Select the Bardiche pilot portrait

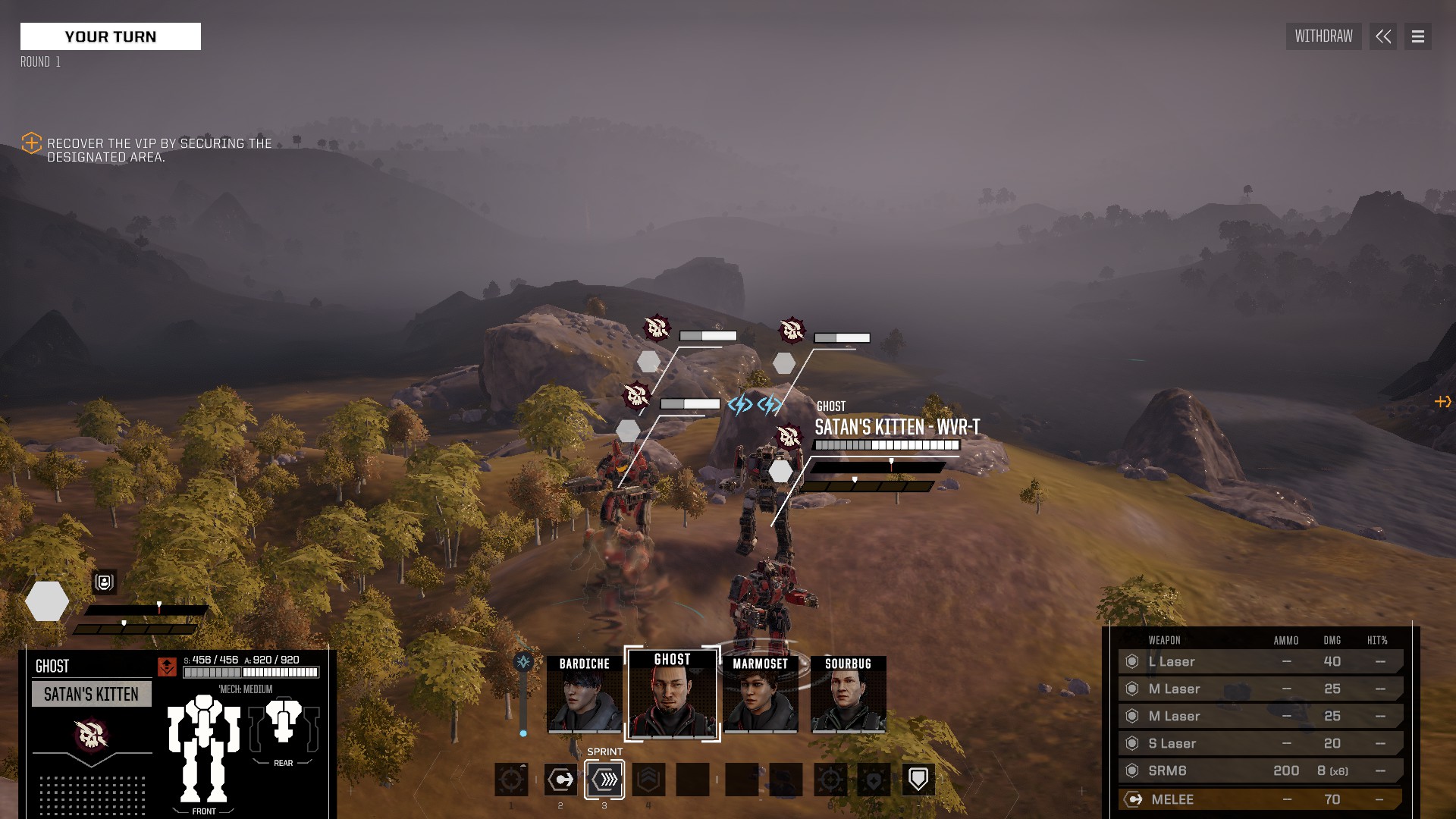pos(582,695)
